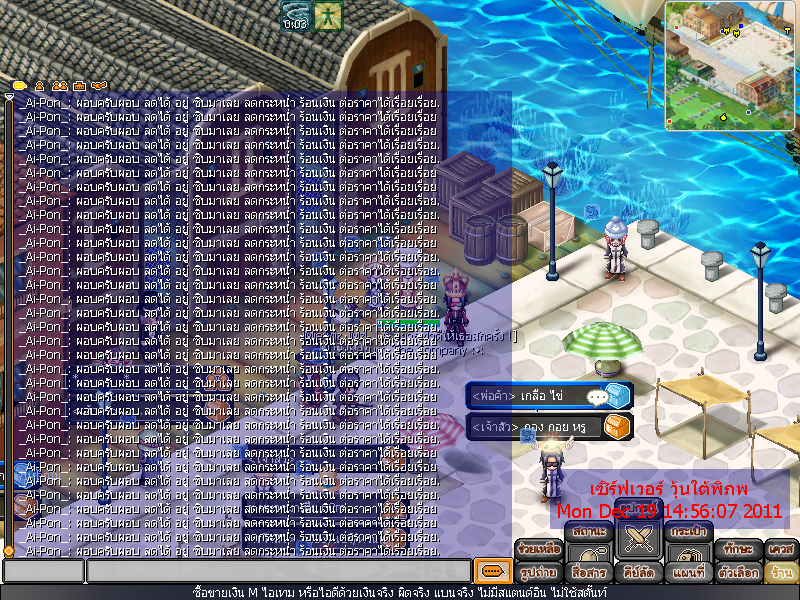The height and width of the screenshot is (600, 800).
Task: Select the general chat speech-bubble tab
Action: (19, 86)
